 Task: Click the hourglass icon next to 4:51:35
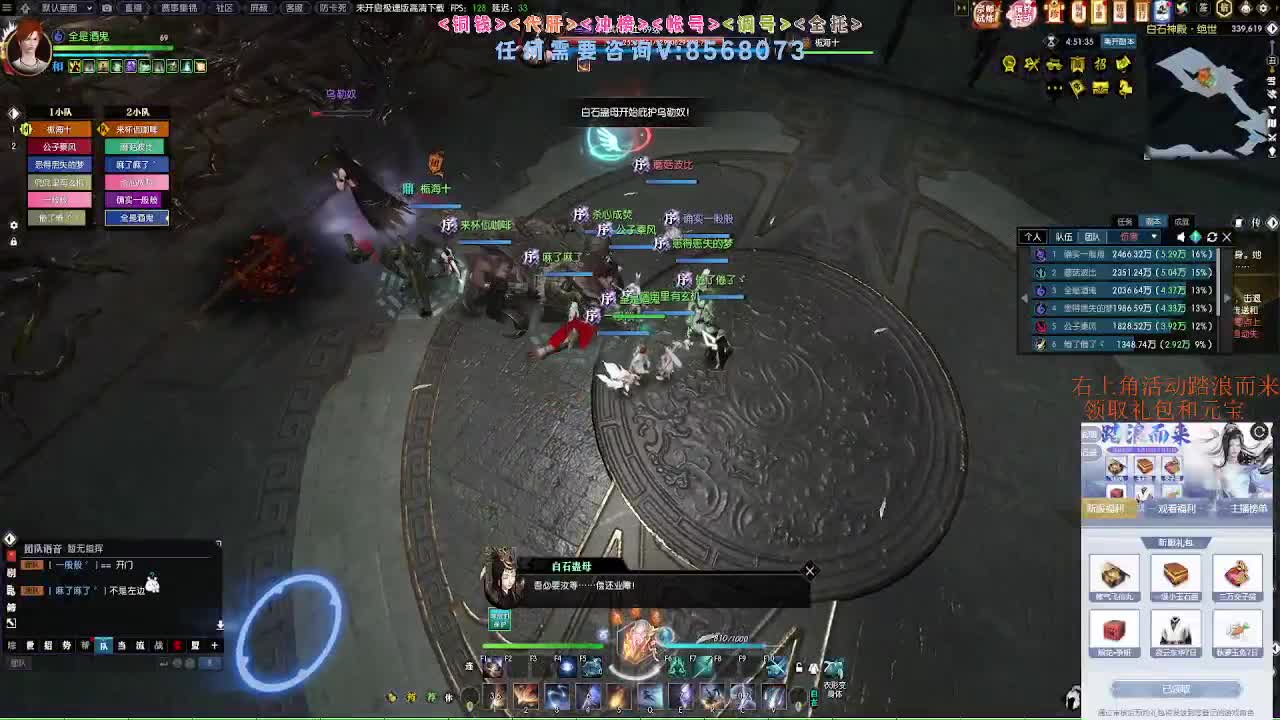pyautogui.click(x=1050, y=41)
